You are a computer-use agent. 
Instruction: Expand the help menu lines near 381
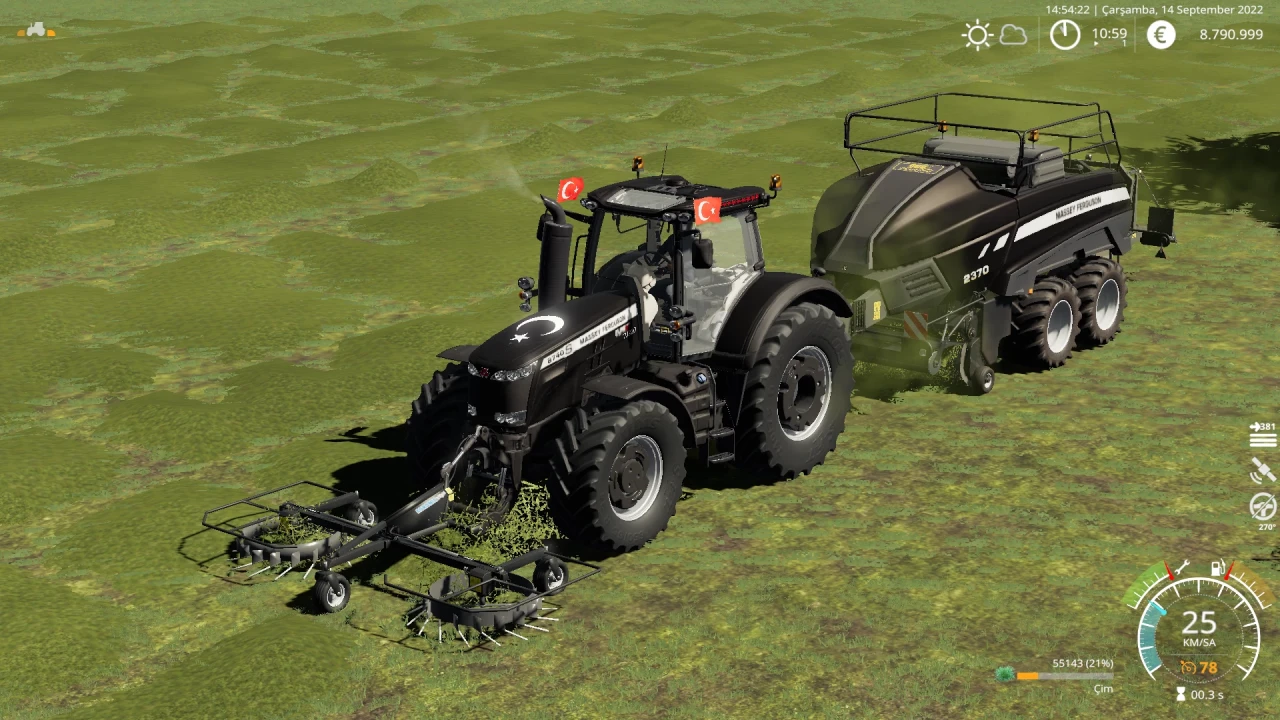1263,441
